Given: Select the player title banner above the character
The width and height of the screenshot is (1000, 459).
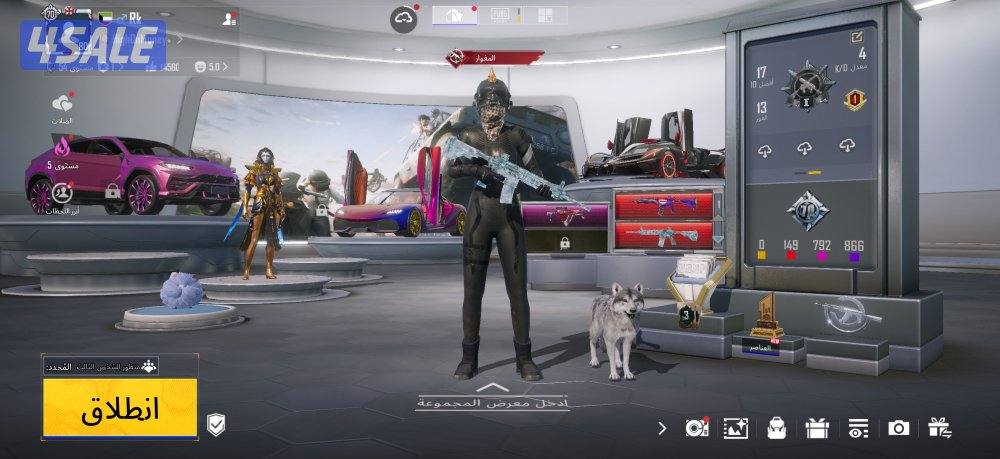Looking at the screenshot, I should click(x=496, y=58).
